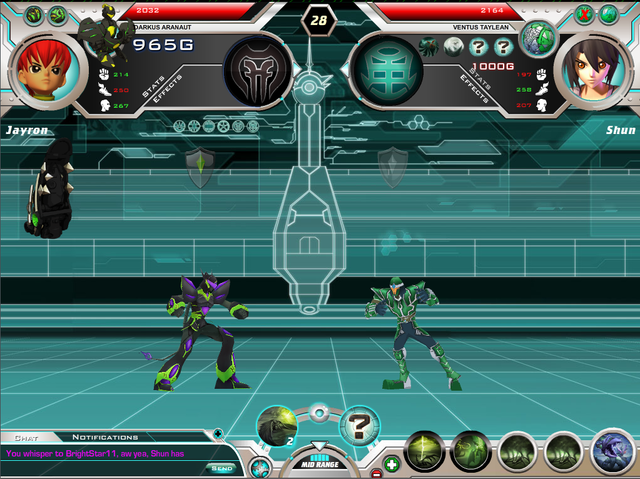Click the red X button at top right
The image size is (640, 479).
(x=585, y=14)
